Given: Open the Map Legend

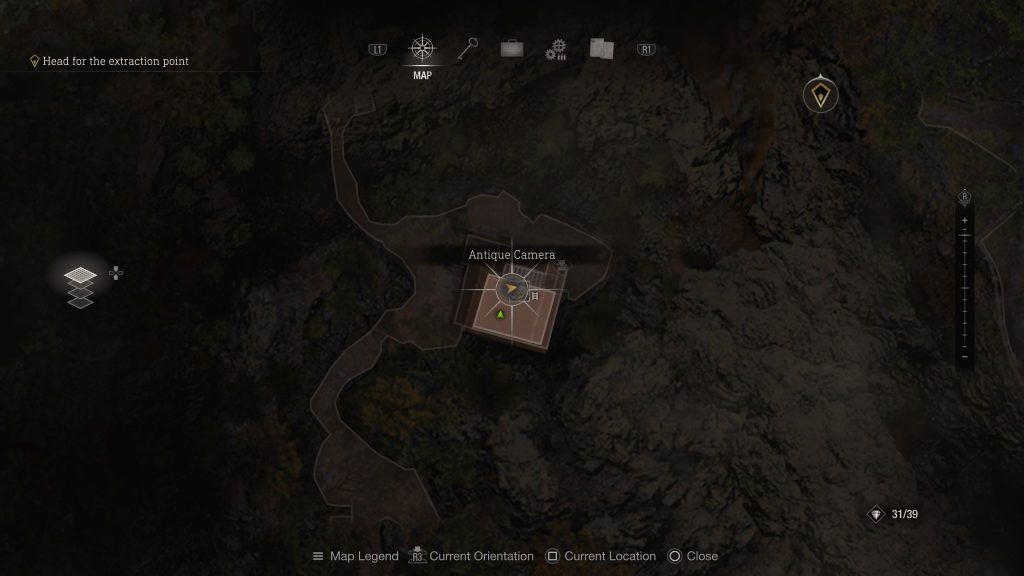Looking at the screenshot, I should pos(355,556).
